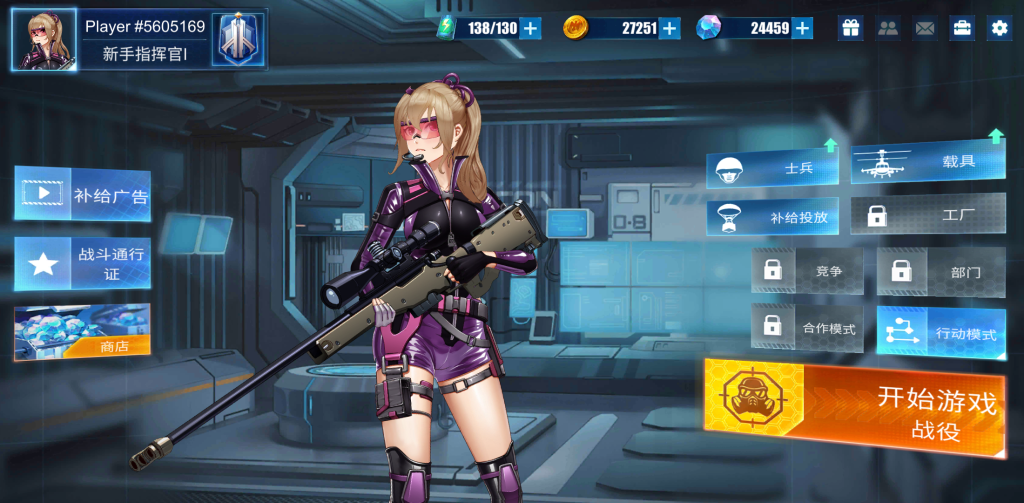The image size is (1024, 503).
Task: Open the mail envelope icon
Action: click(925, 28)
